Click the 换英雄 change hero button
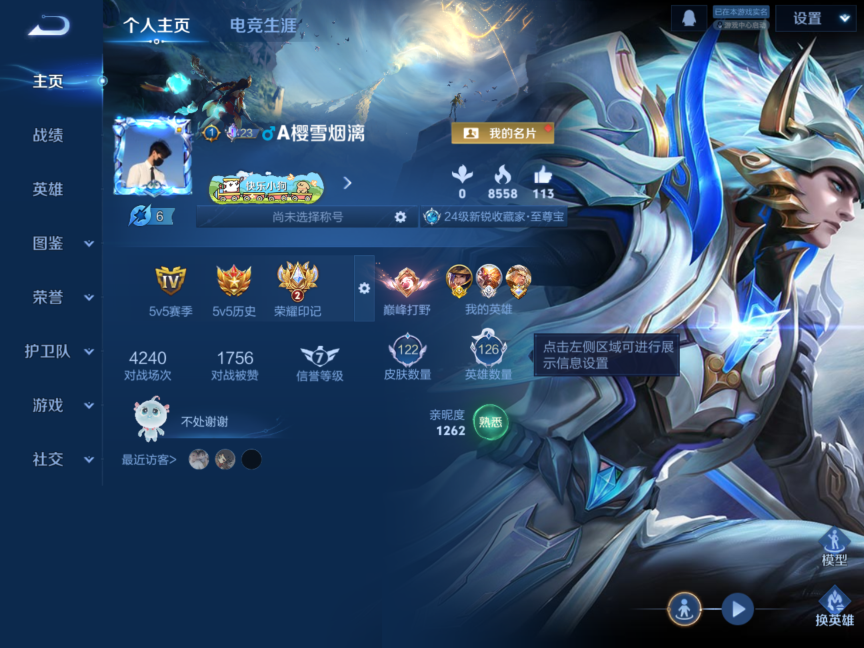The image size is (864, 648). click(834, 606)
